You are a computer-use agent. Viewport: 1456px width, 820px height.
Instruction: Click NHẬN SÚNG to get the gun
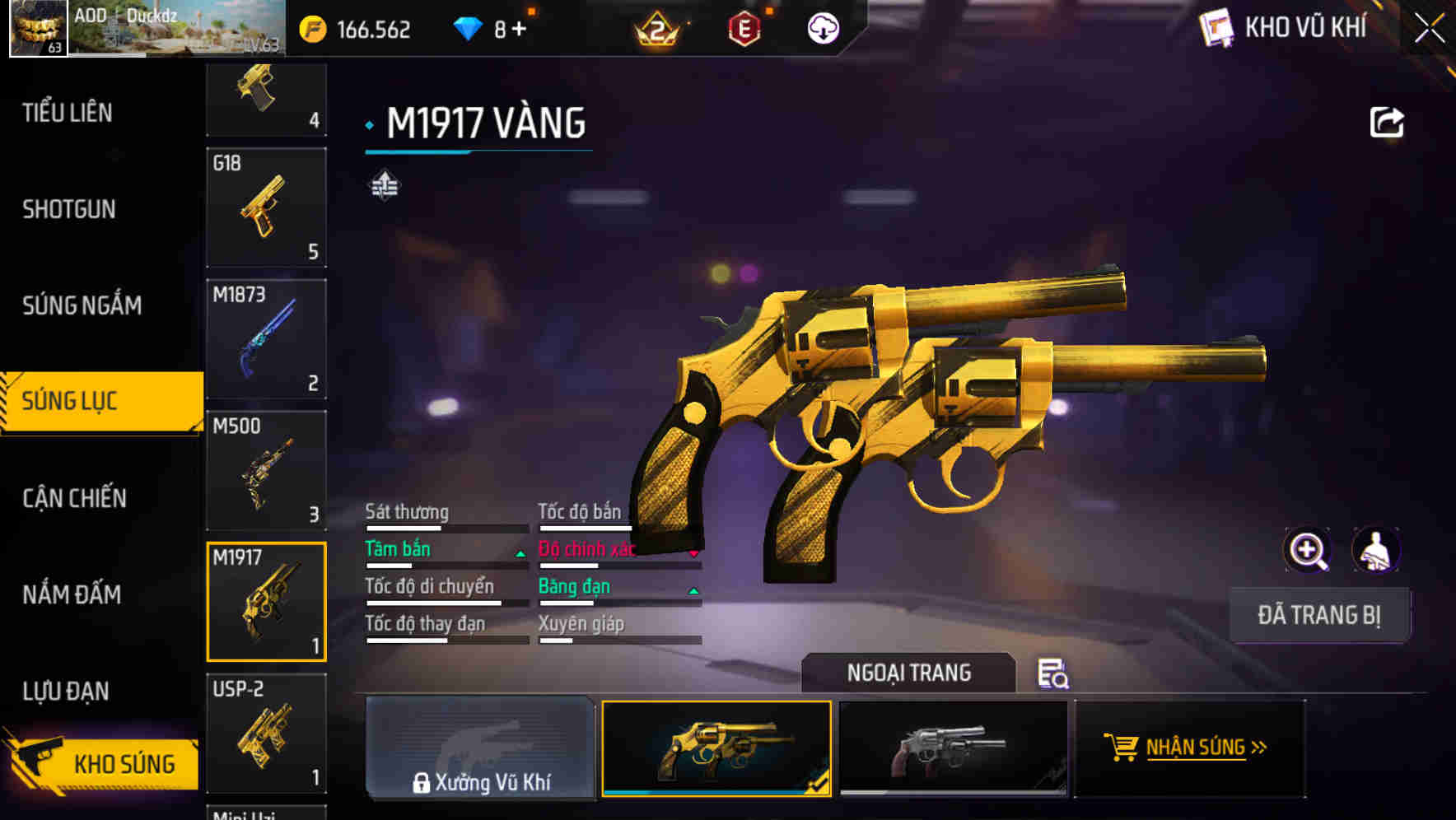(x=1188, y=748)
